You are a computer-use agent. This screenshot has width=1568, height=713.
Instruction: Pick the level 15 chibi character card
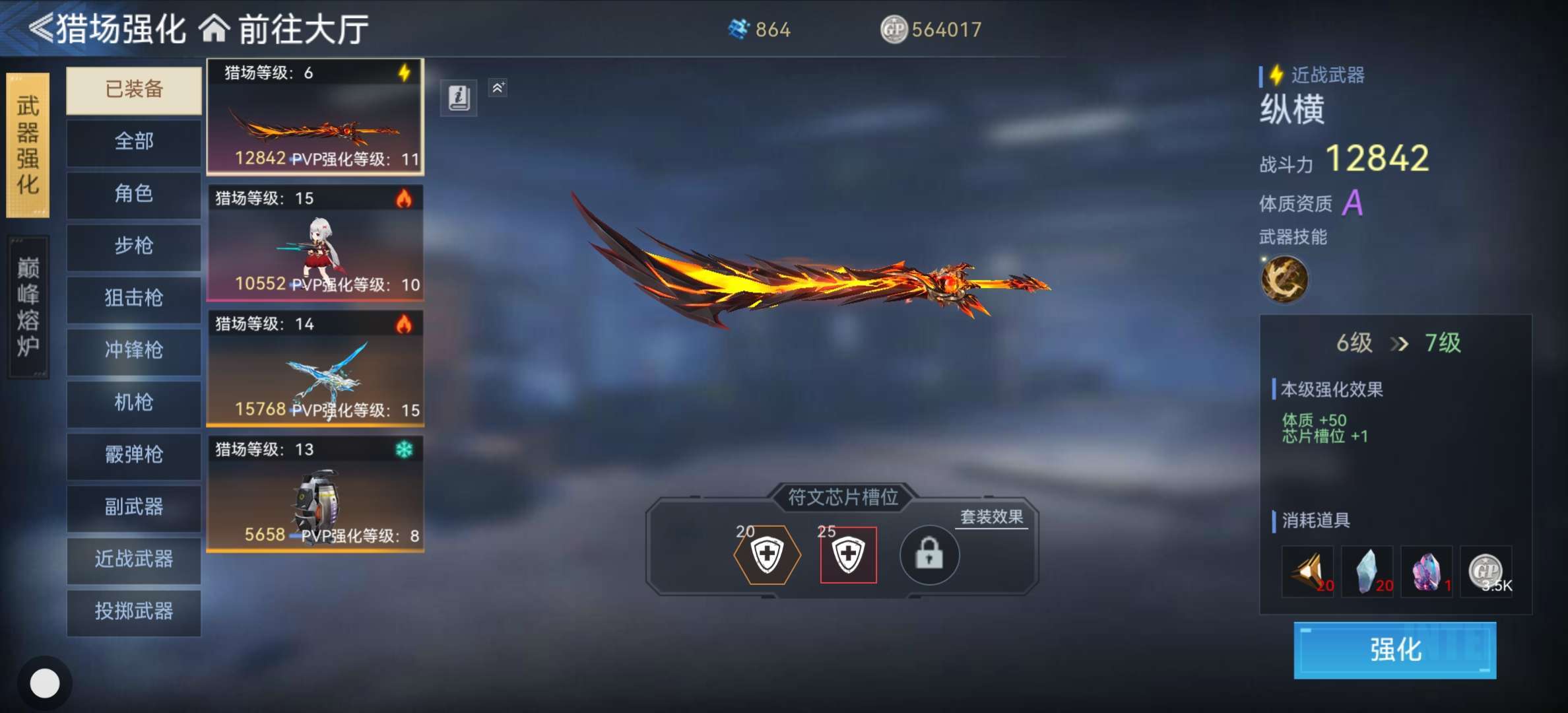click(315, 243)
